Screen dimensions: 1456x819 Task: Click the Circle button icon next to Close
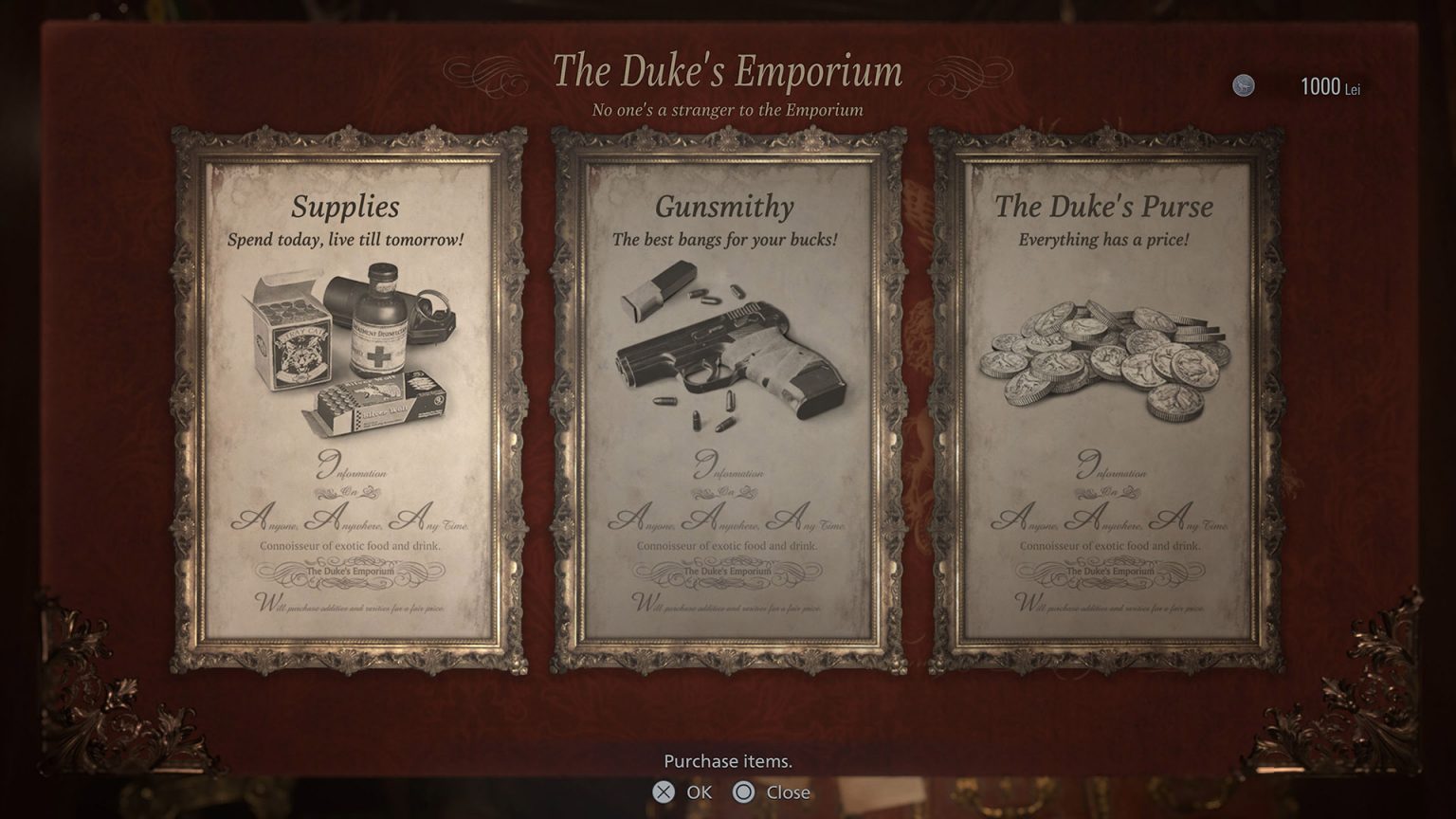(x=742, y=793)
